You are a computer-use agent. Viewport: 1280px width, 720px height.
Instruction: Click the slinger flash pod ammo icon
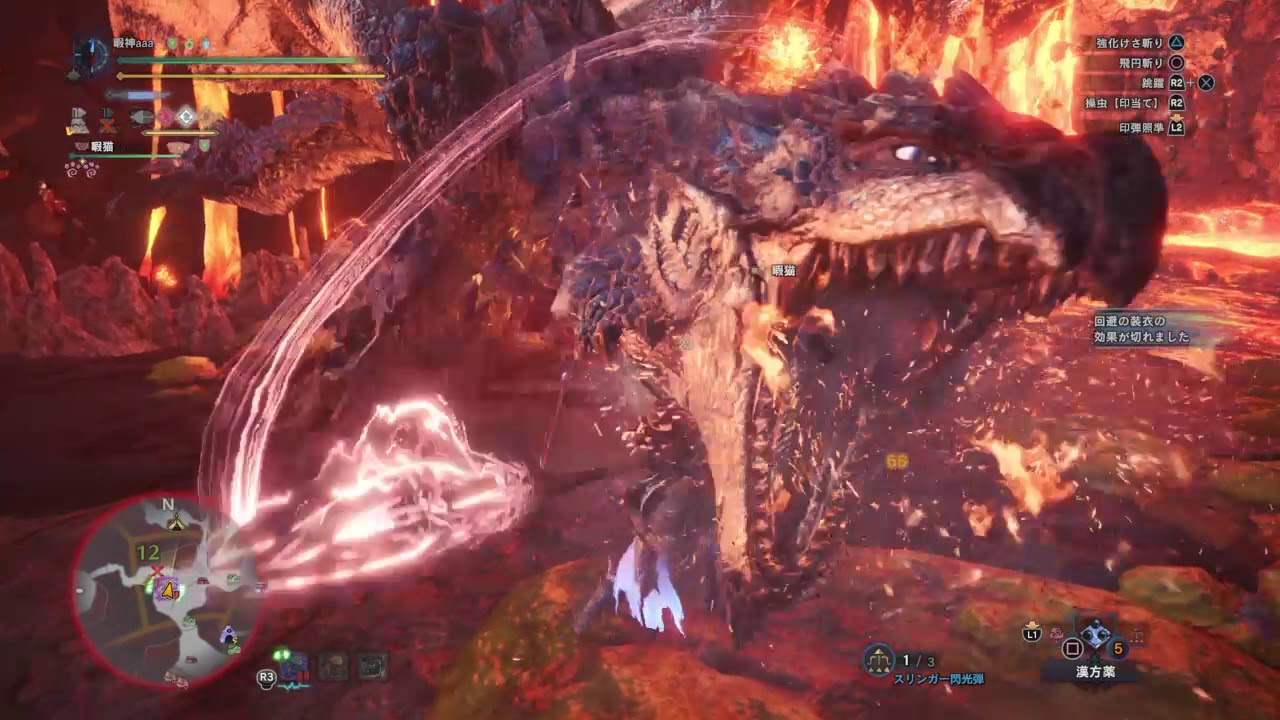[877, 661]
